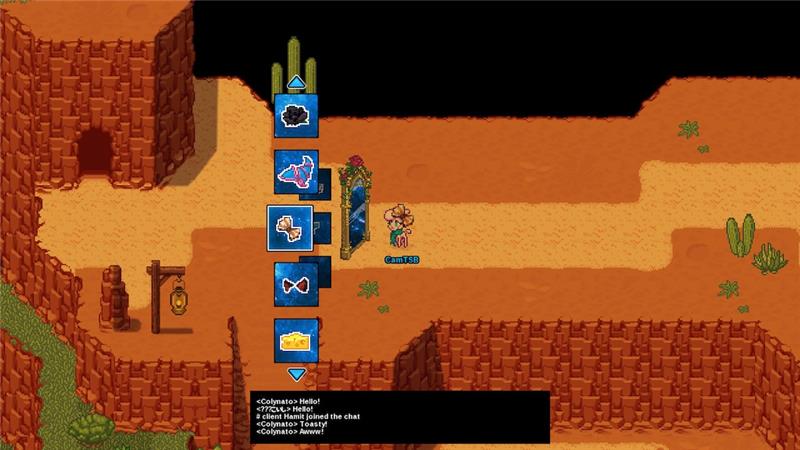The width and height of the screenshot is (800, 450).
Task: Pick the highlighted tan bow tie item
Action: [290, 227]
